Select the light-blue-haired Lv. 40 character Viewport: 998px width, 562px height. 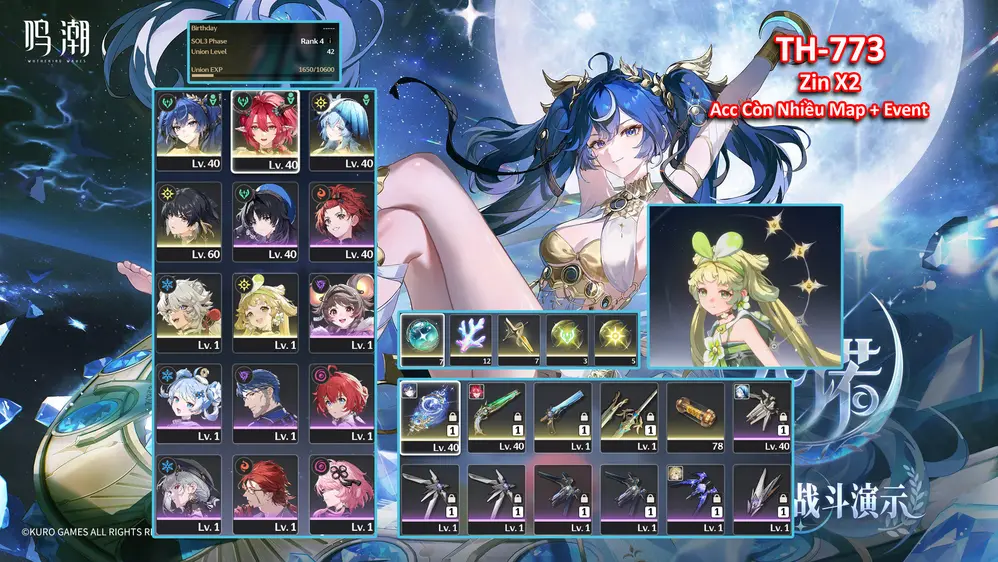(342, 131)
